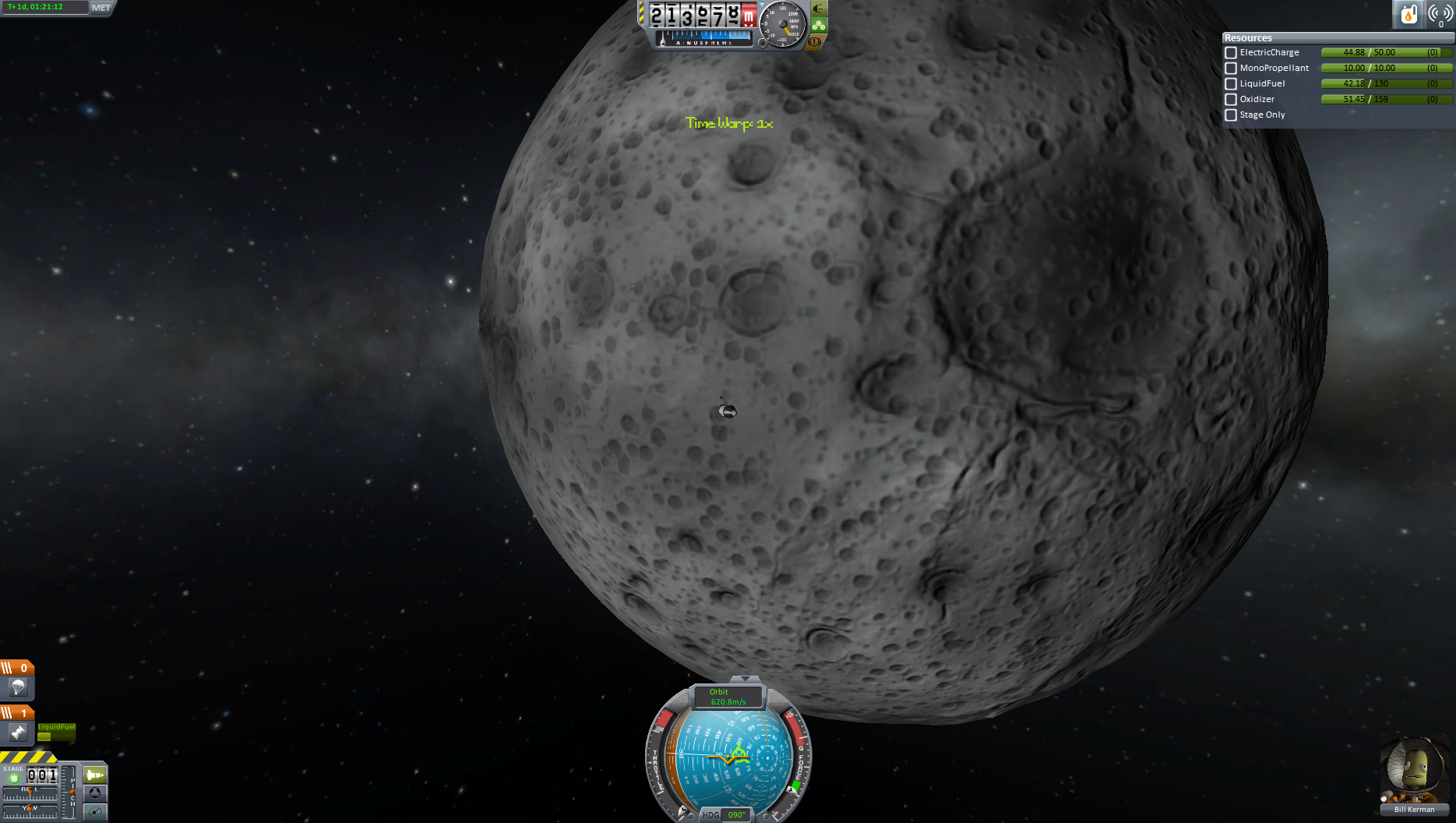Select Bill Kerman's crew portrait
Viewport: 1456px width, 823px height.
coord(1413,772)
